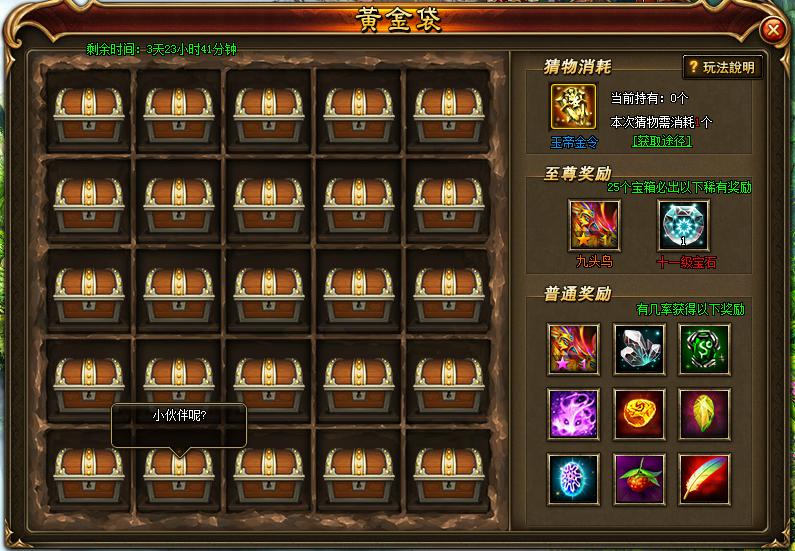Image resolution: width=795 pixels, height=551 pixels.
Task: Inspect the yellow-green leaf reward
Action: 705,414
